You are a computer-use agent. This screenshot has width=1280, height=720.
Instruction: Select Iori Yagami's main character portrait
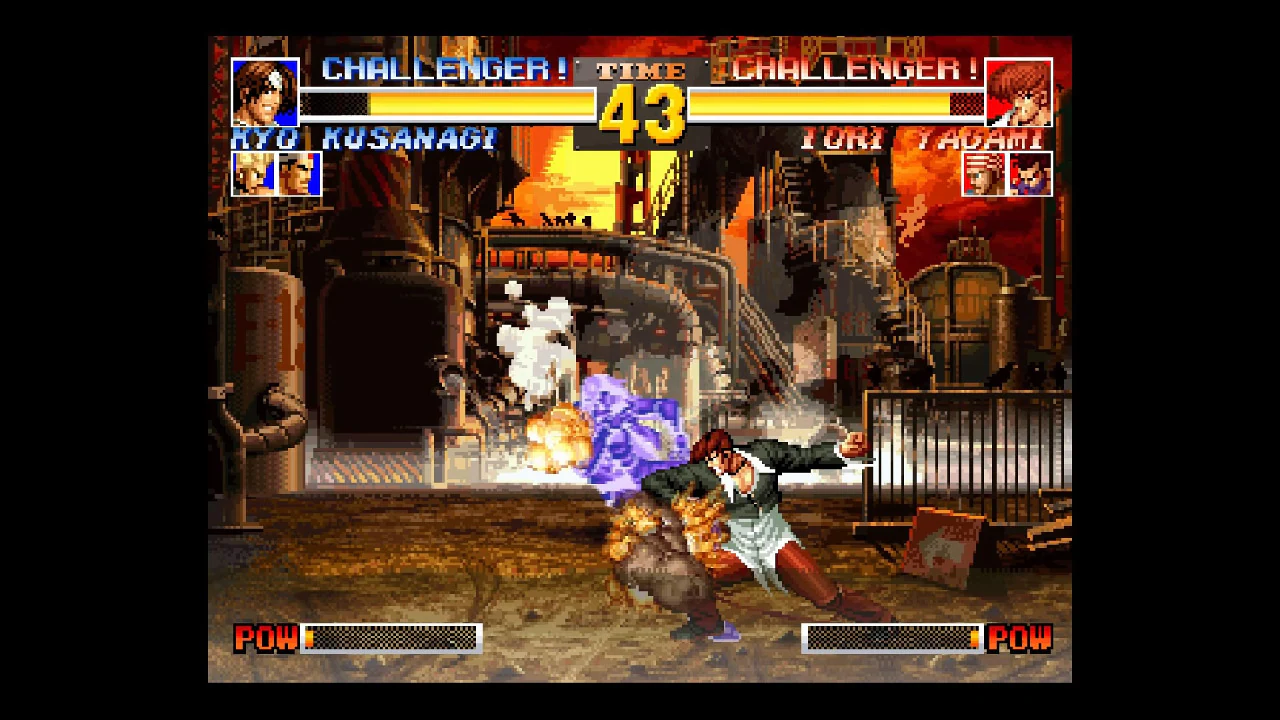[x=1017, y=94]
